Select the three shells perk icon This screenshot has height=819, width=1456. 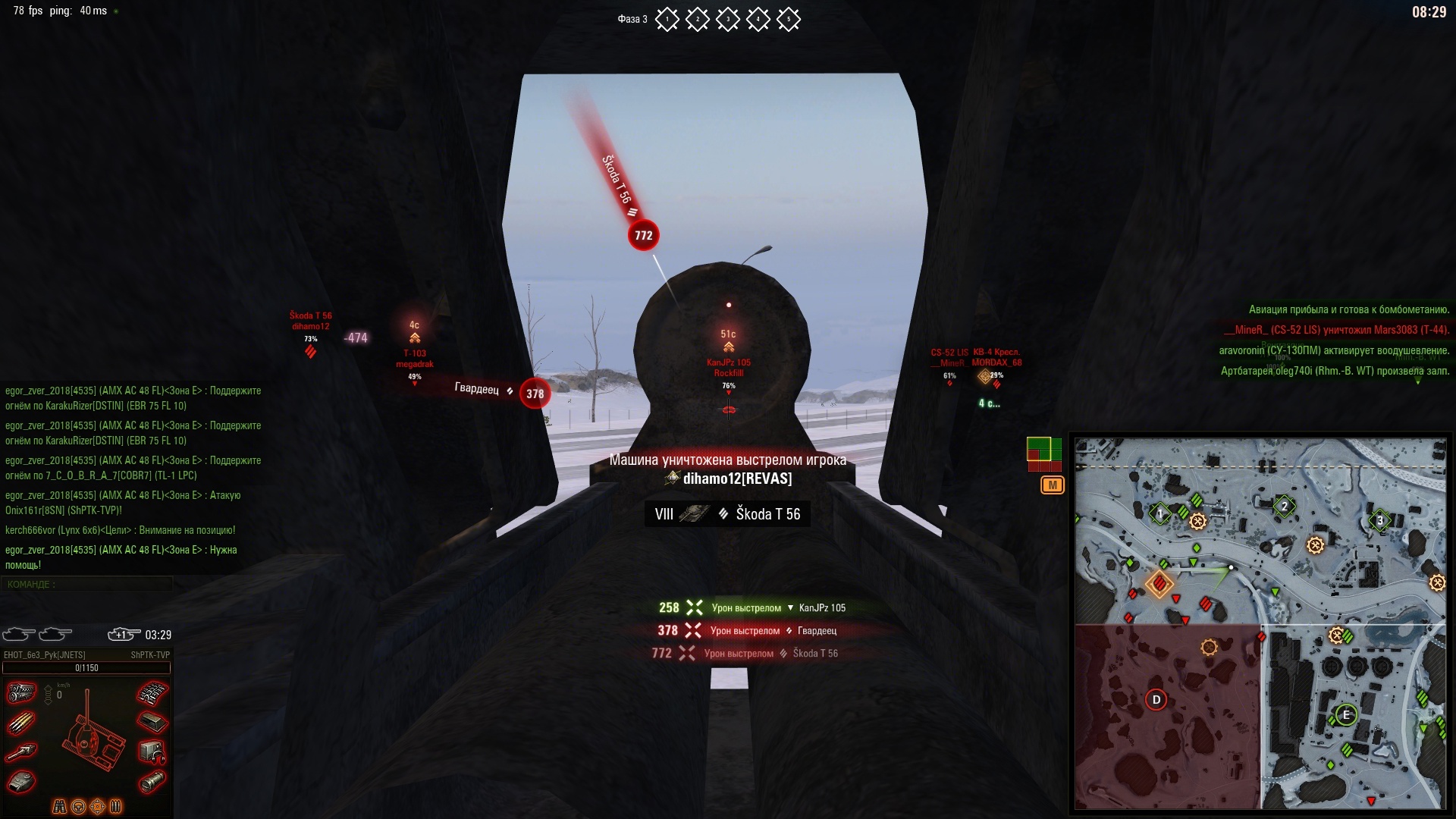coord(116,806)
